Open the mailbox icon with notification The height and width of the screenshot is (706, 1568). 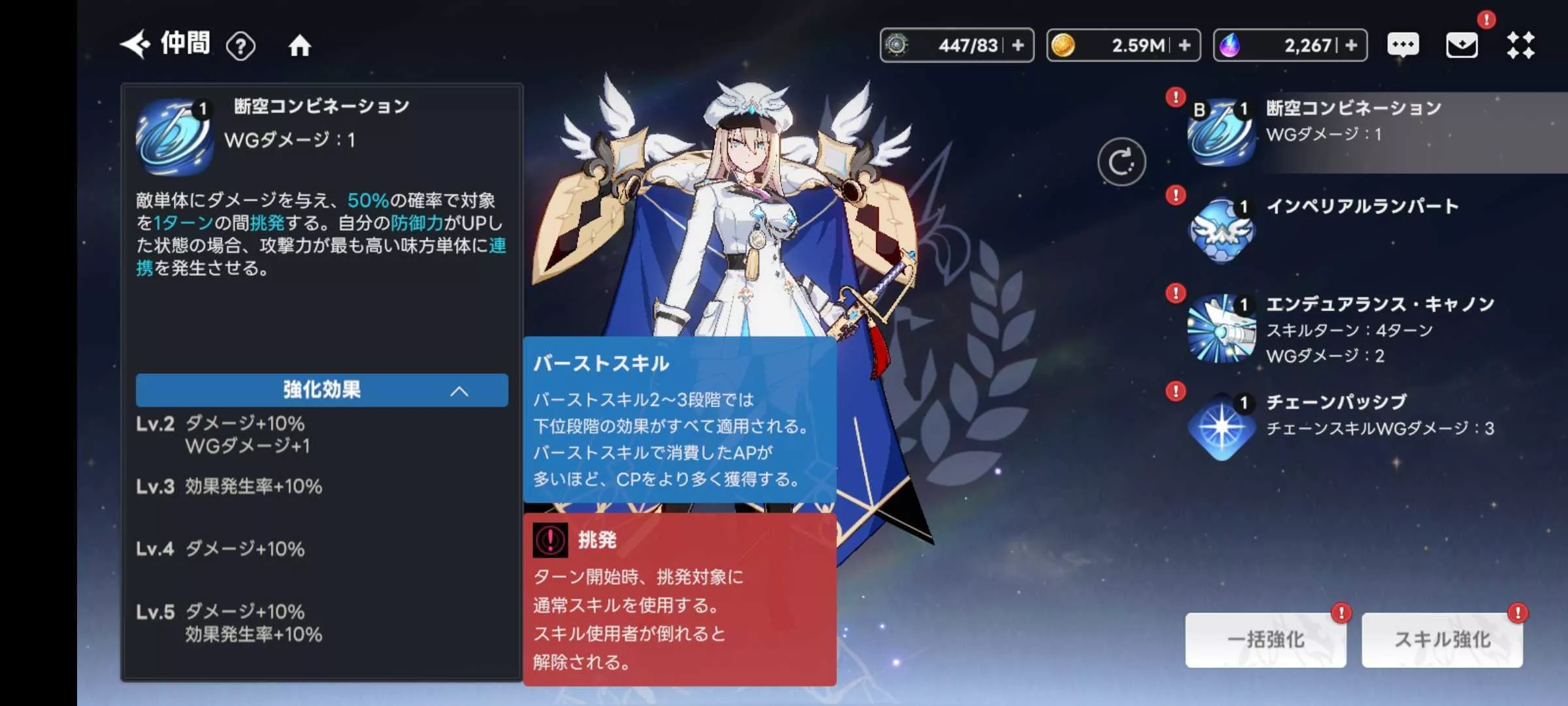[x=1463, y=44]
